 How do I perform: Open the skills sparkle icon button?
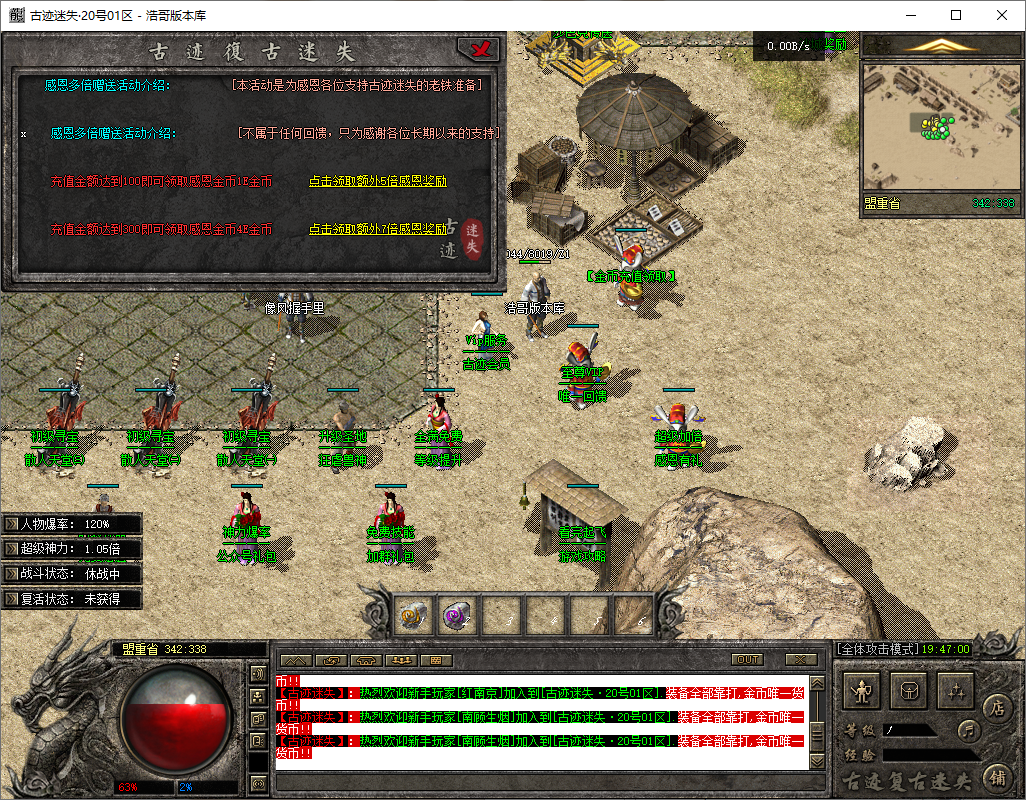click(x=956, y=689)
